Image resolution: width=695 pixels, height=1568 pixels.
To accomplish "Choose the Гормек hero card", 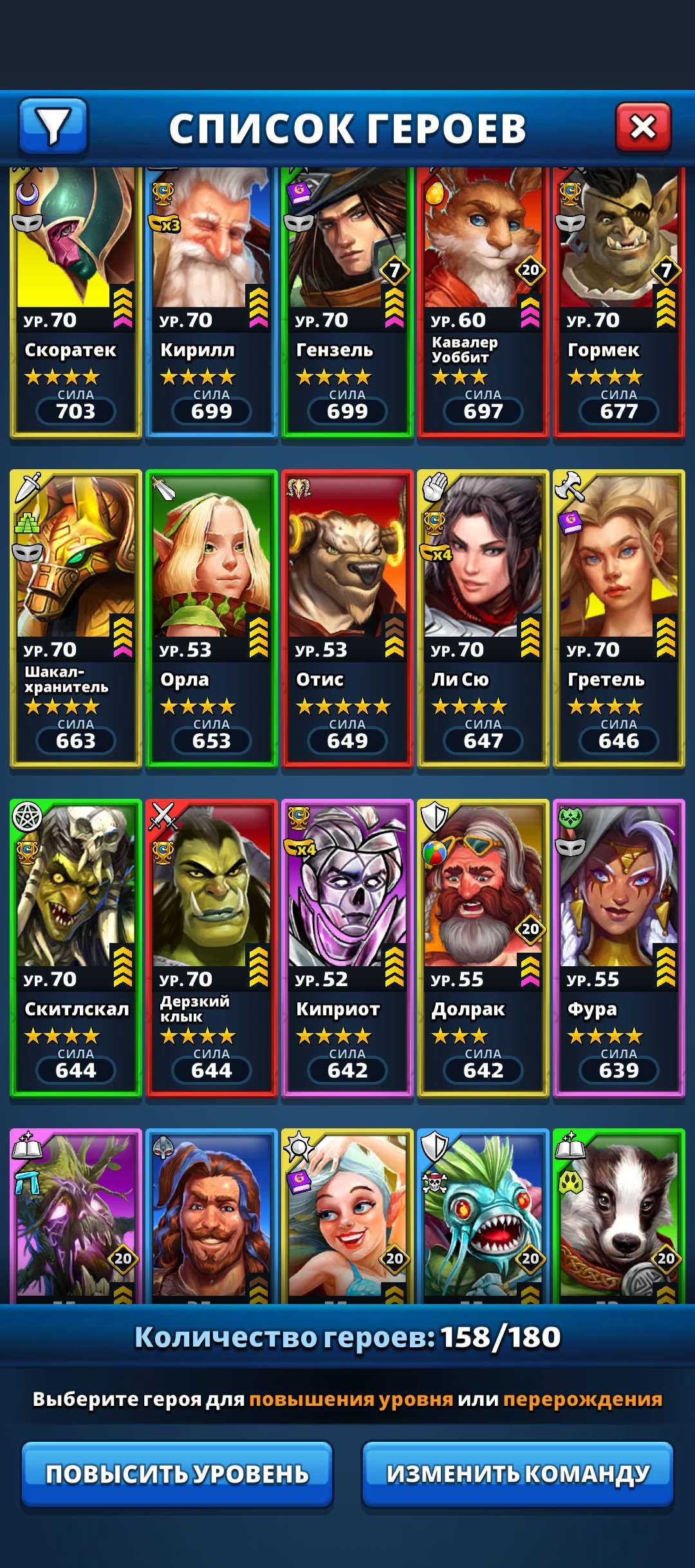I will pyautogui.click(x=619, y=303).
